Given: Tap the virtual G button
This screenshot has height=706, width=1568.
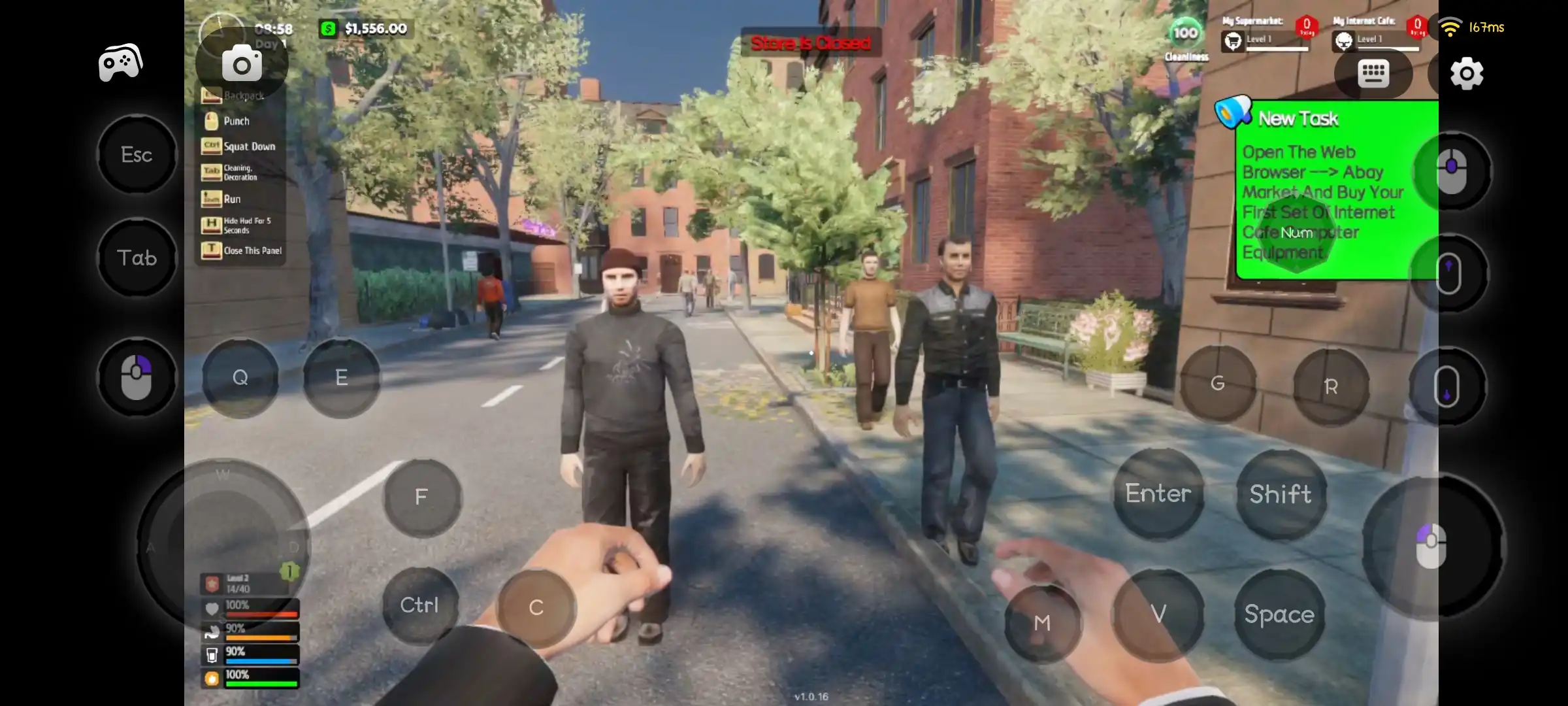Looking at the screenshot, I should click(x=1217, y=384).
